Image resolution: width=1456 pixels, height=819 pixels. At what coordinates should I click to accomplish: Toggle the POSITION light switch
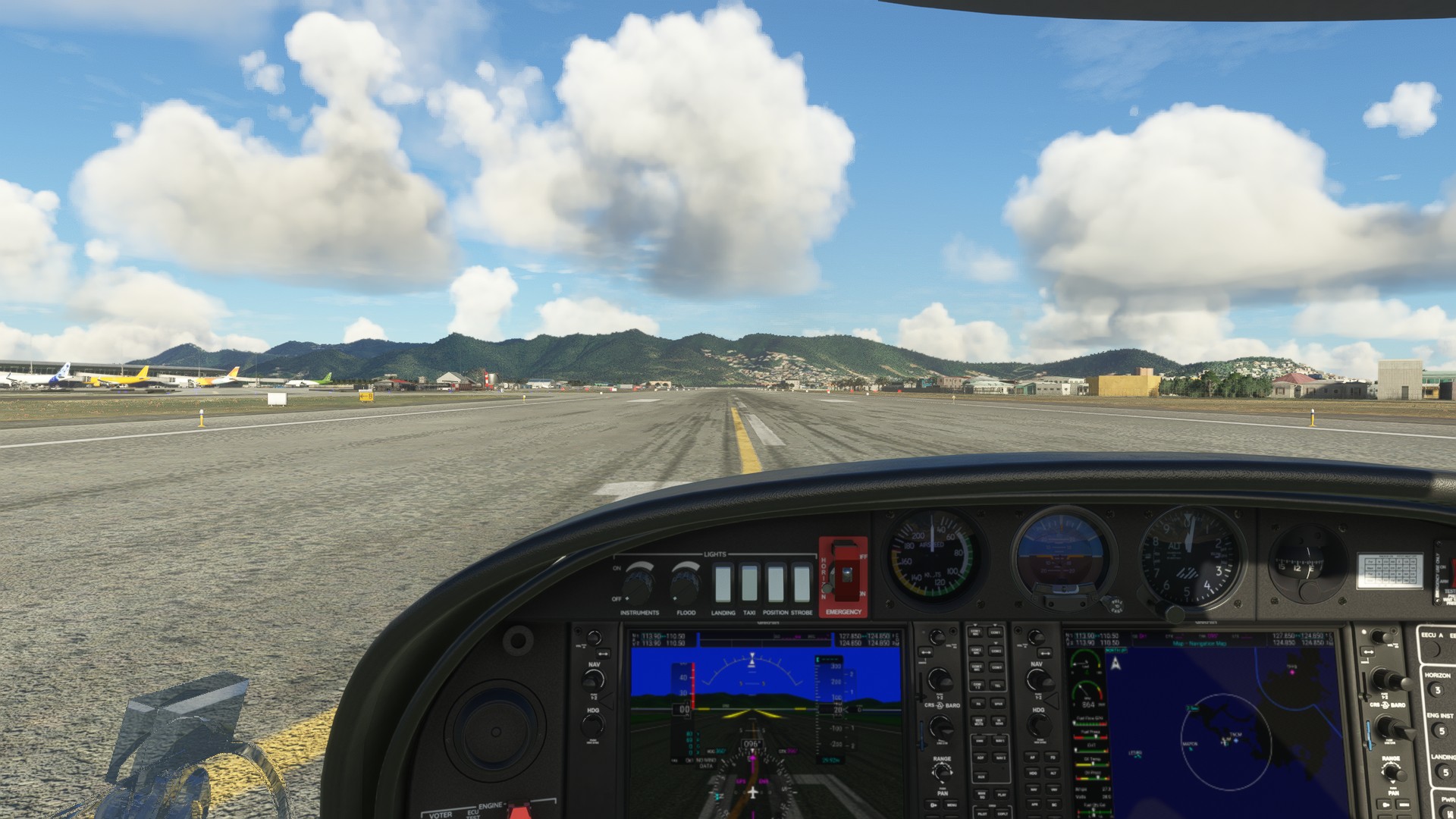coord(775,582)
